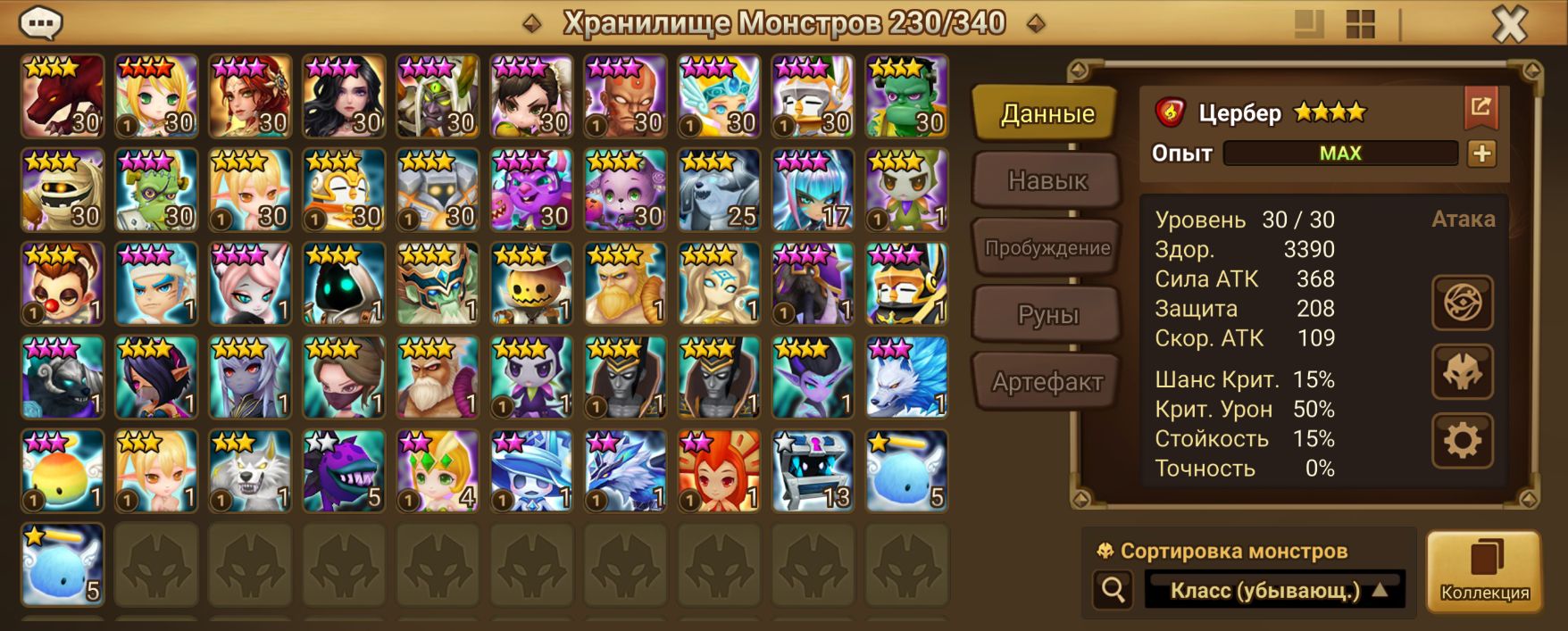1568x631 pixels.
Task: Switch to the Данные tab
Action: point(1047,114)
